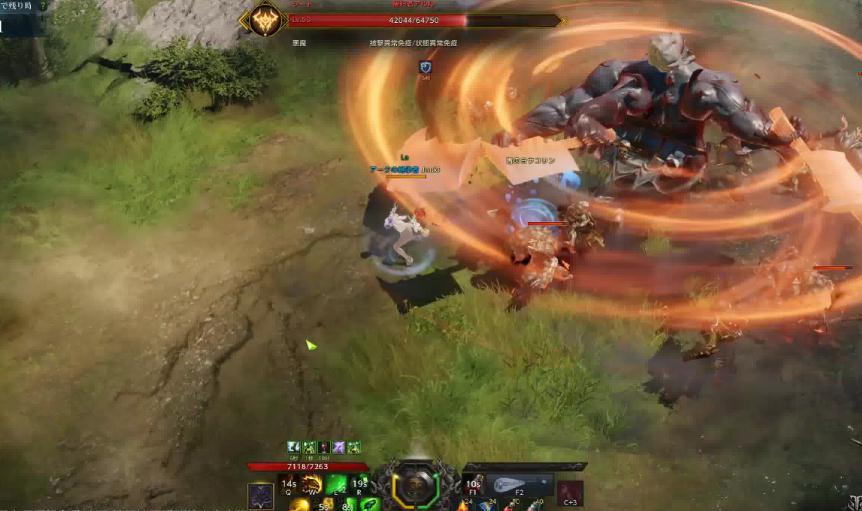Activate the Q skill showing 14s cooldown

(290, 485)
